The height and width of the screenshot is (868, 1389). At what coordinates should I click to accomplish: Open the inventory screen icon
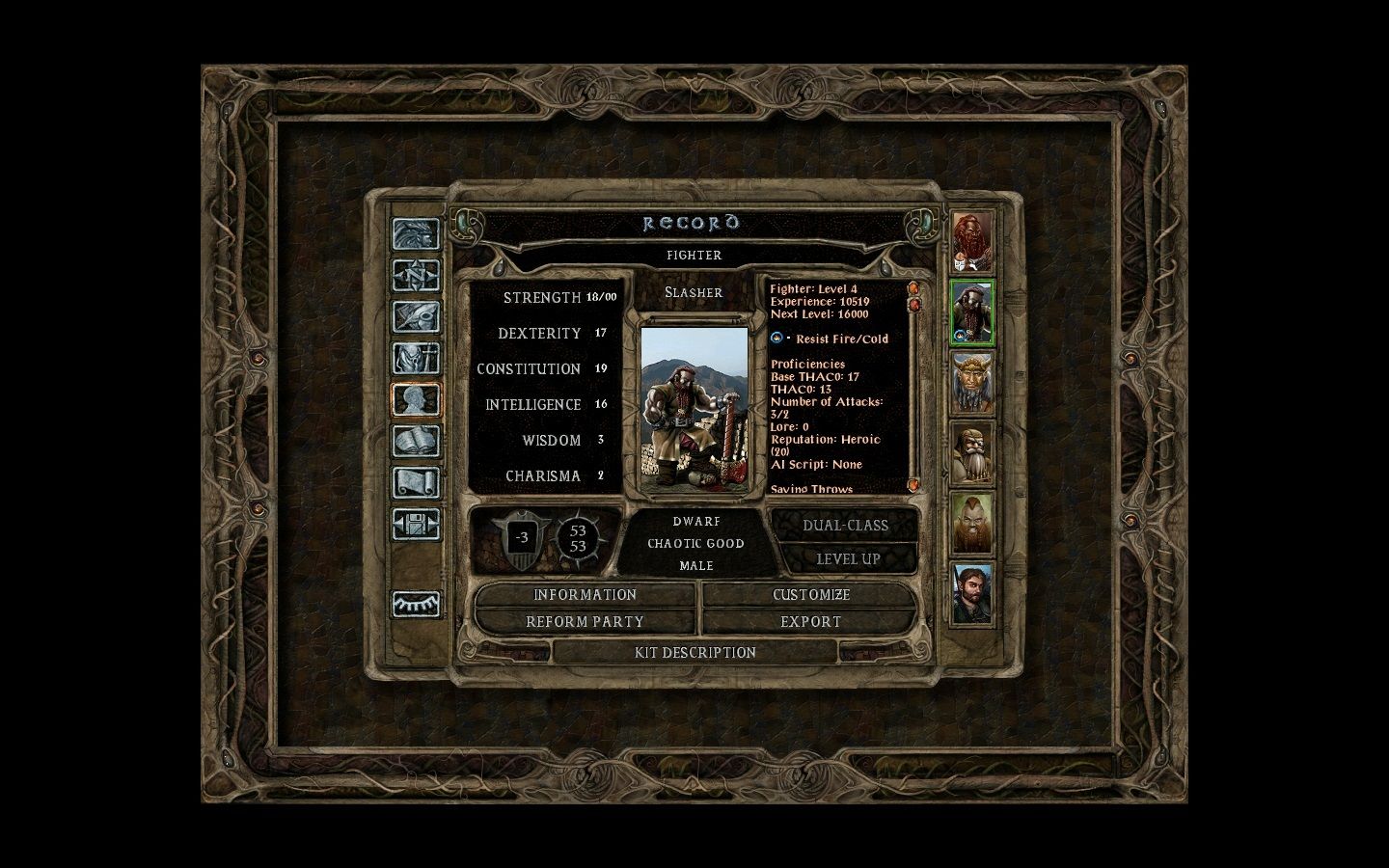(x=416, y=359)
